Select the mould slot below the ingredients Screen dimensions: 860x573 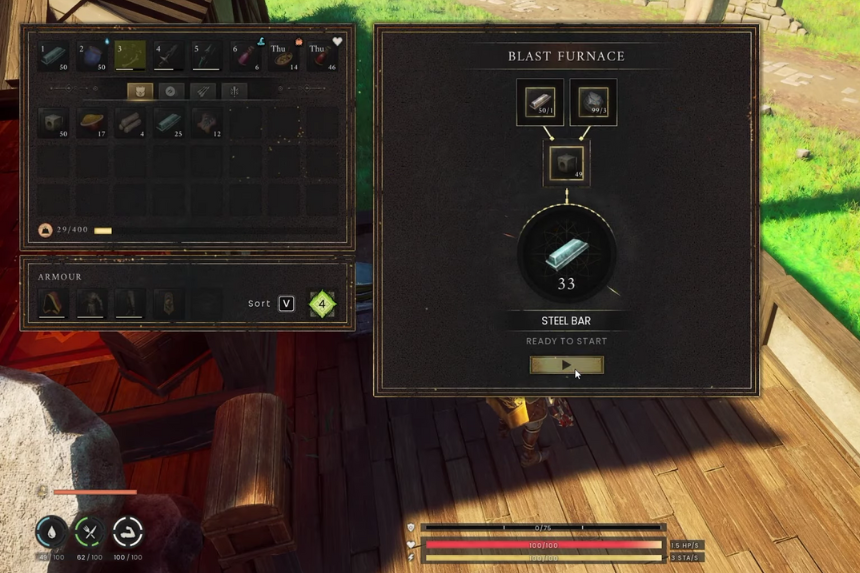[566, 164]
